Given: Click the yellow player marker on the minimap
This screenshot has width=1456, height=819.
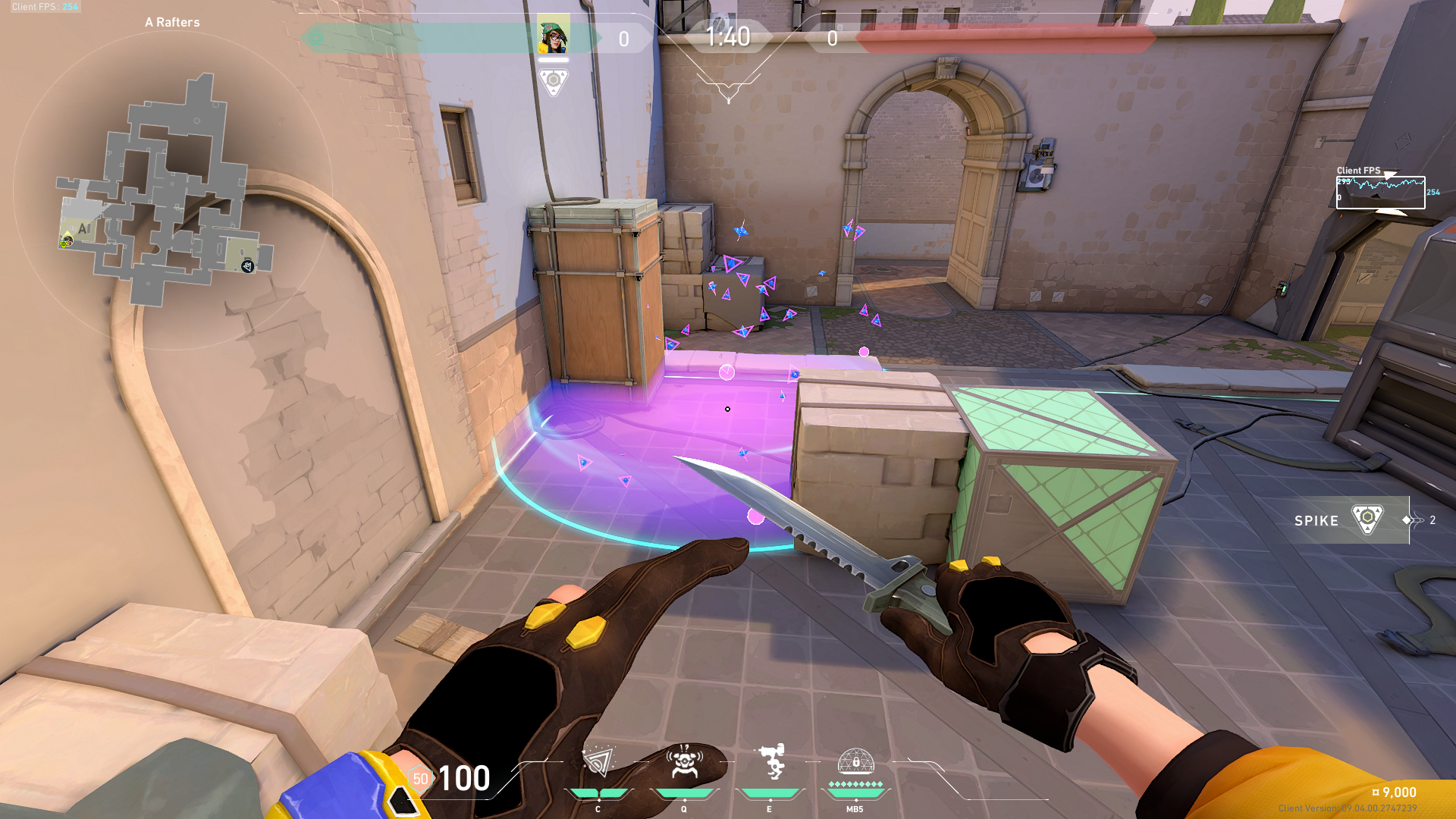Looking at the screenshot, I should tap(67, 243).
